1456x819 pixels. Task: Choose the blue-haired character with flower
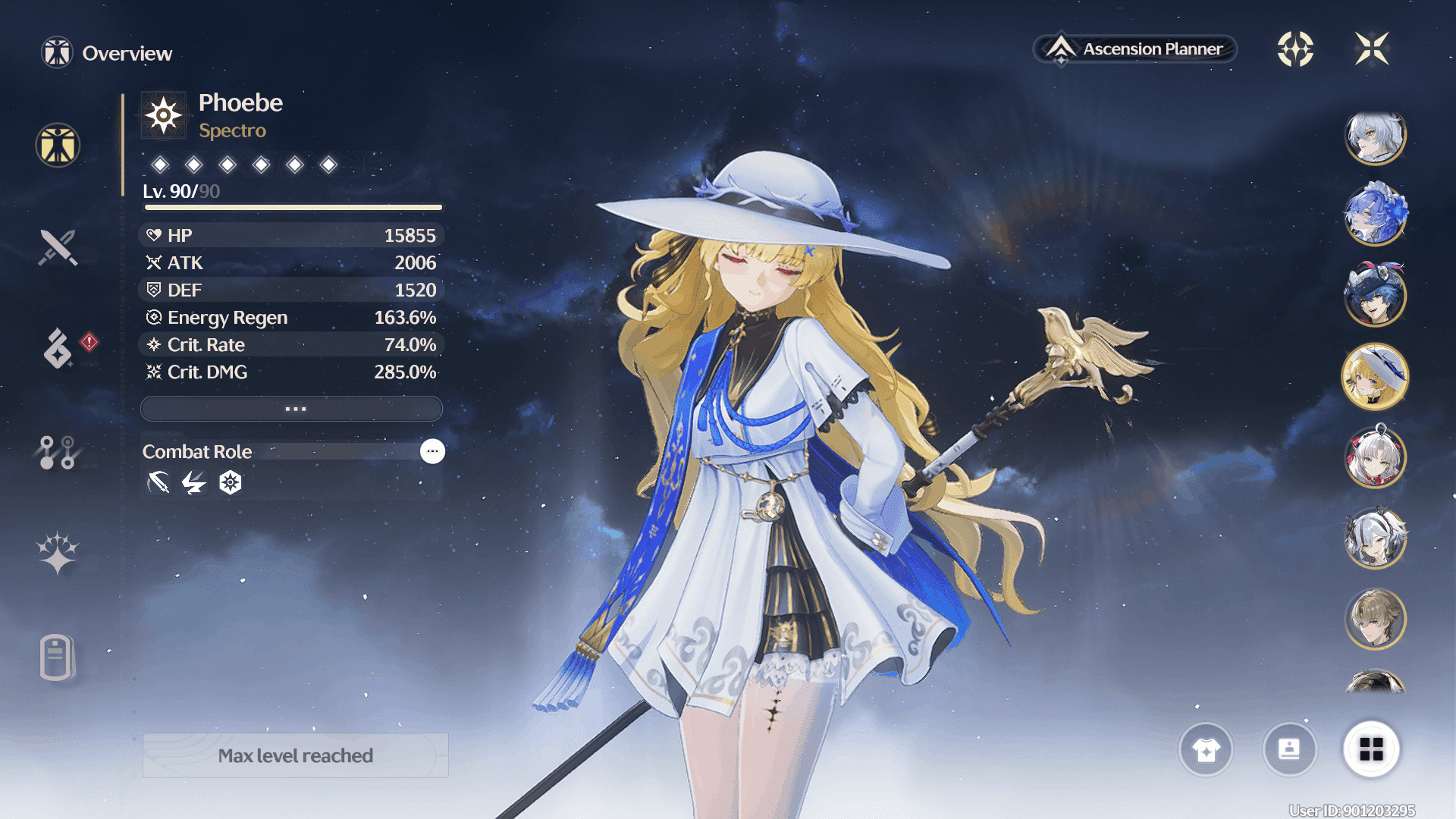tap(1375, 215)
